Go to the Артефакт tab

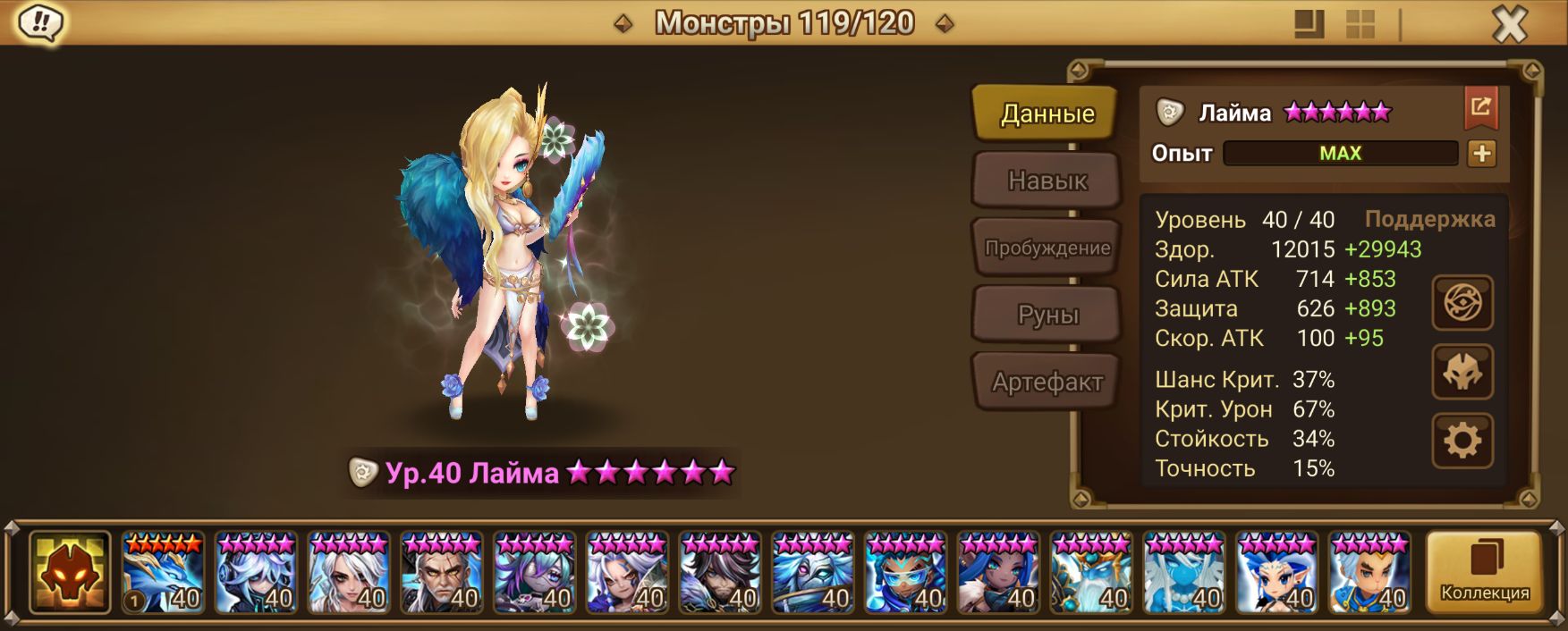1047,382
